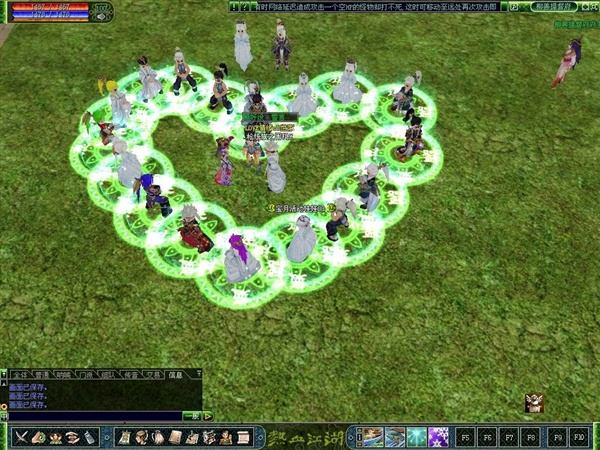This screenshot has height=450, width=600.
Task: Select the crossed swords attack icon
Action: click(x=21, y=437)
